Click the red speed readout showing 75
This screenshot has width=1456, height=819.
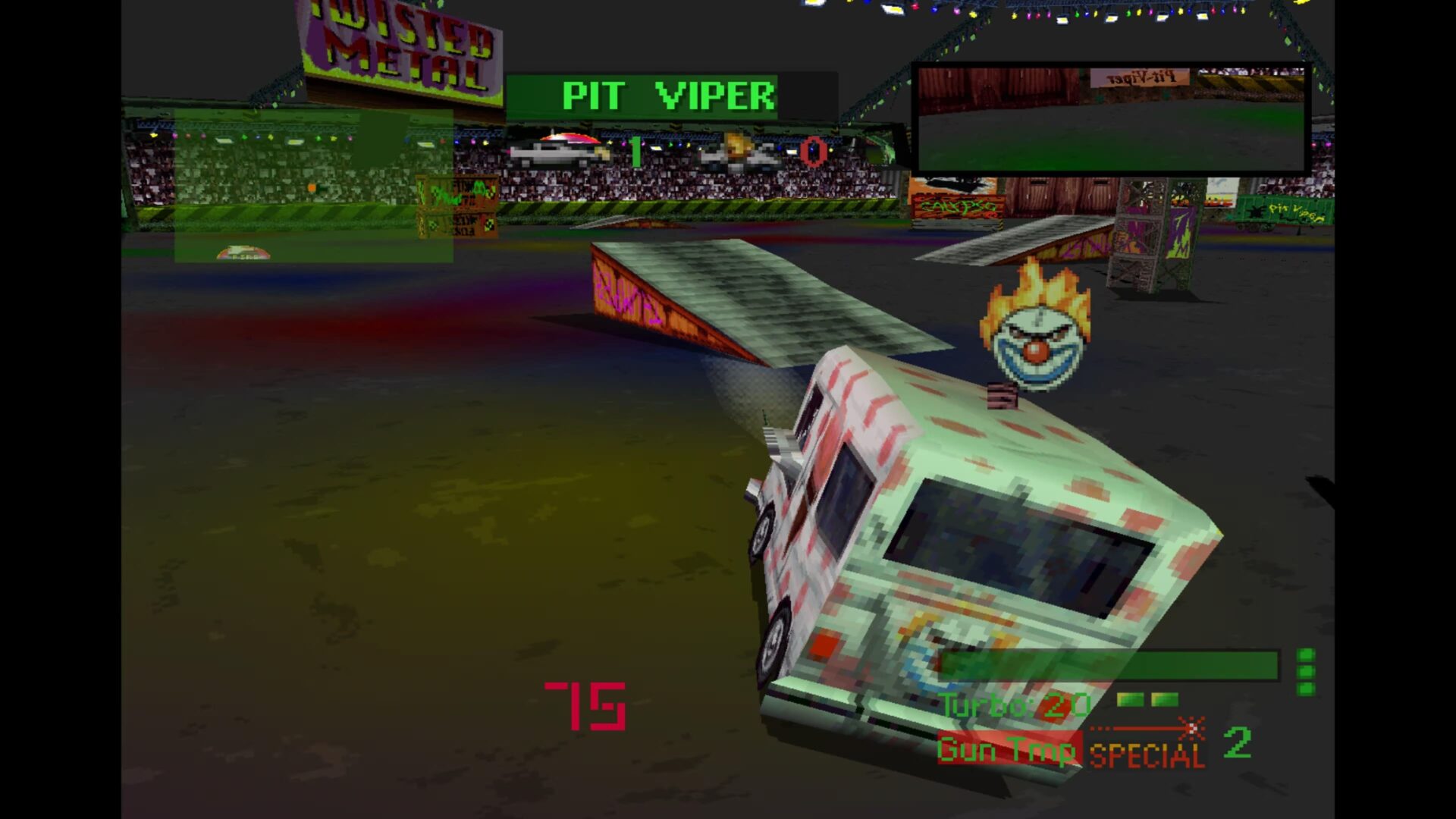click(x=585, y=707)
